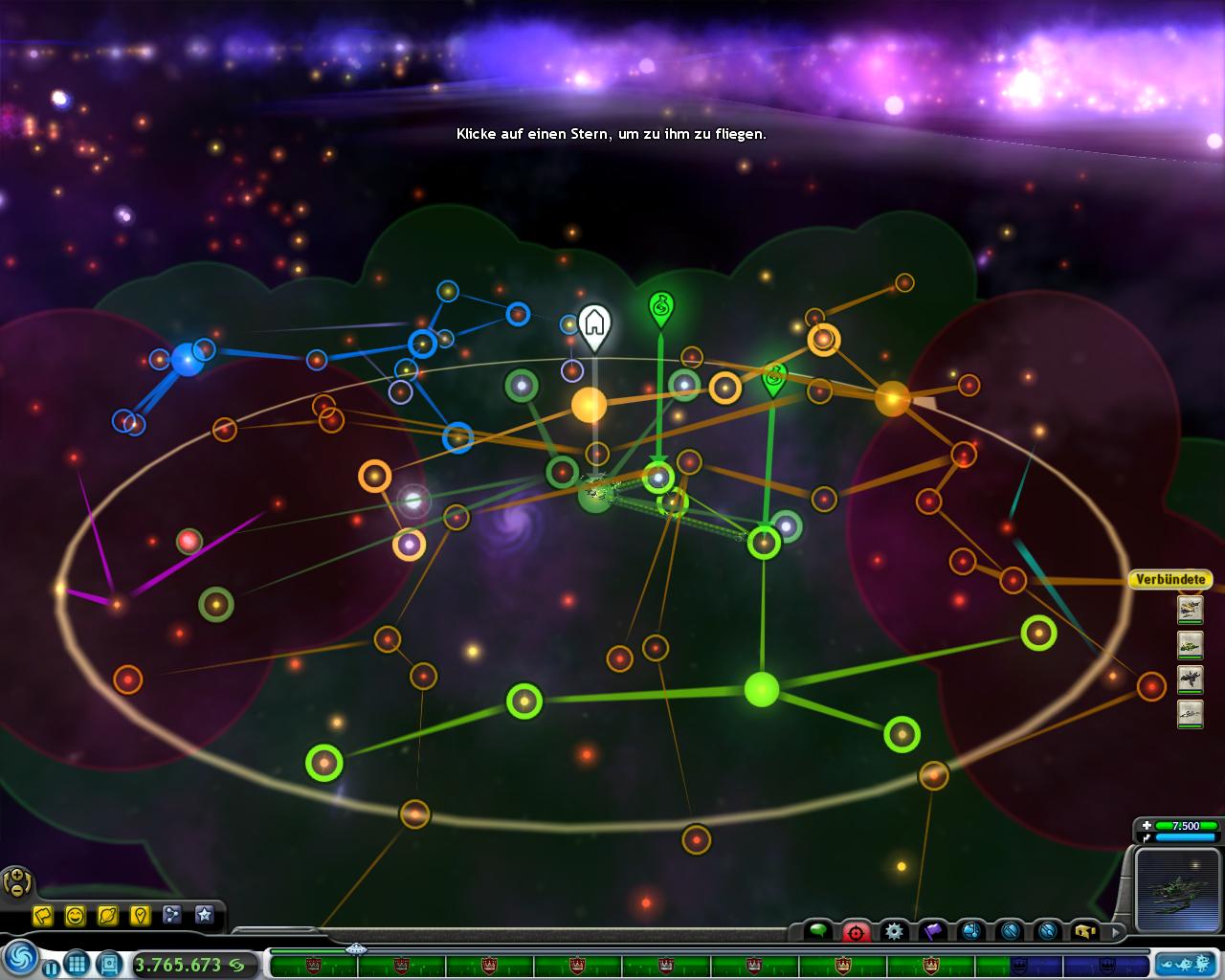Open the blue grid collection button
Image resolution: width=1225 pixels, height=980 pixels.
(x=78, y=964)
